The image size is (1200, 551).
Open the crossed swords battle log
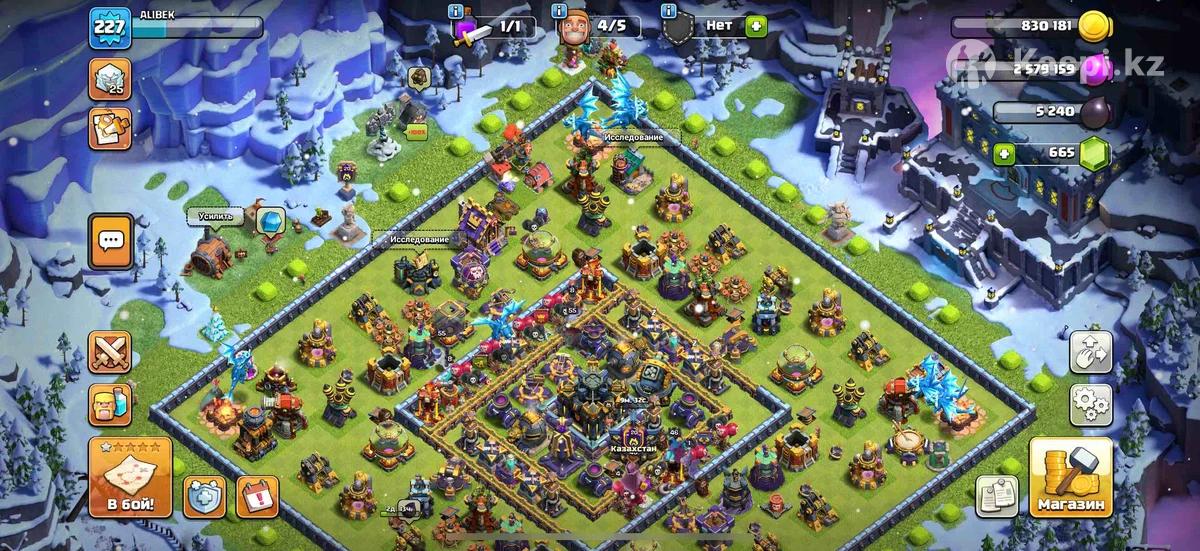[x=110, y=352]
